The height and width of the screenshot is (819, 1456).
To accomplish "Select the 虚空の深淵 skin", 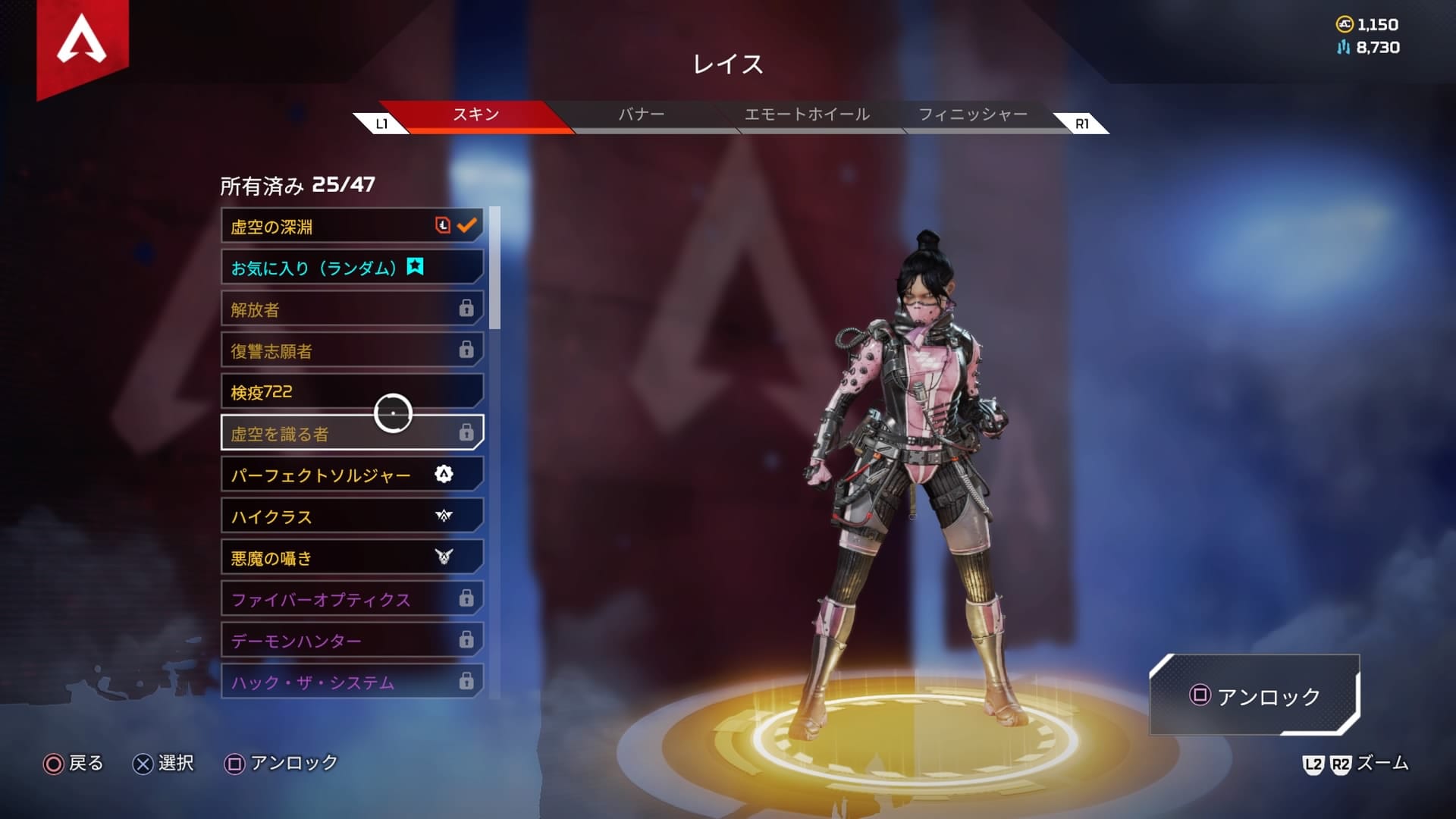I will point(352,226).
